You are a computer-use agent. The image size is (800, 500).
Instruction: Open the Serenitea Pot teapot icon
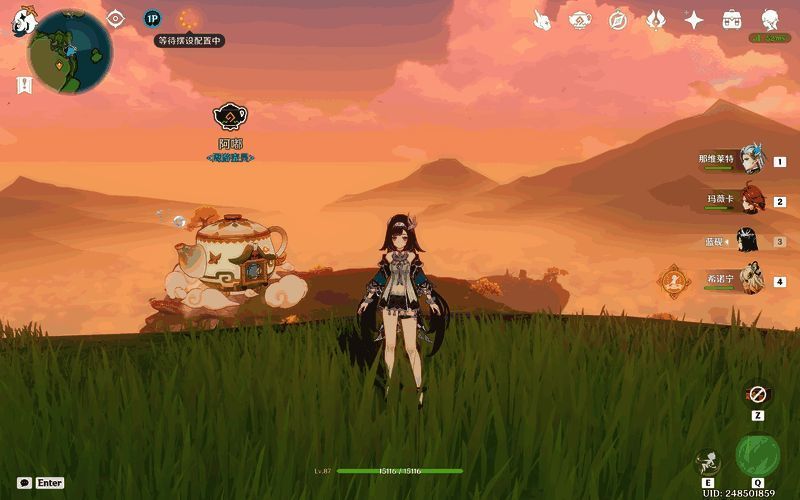[580, 19]
